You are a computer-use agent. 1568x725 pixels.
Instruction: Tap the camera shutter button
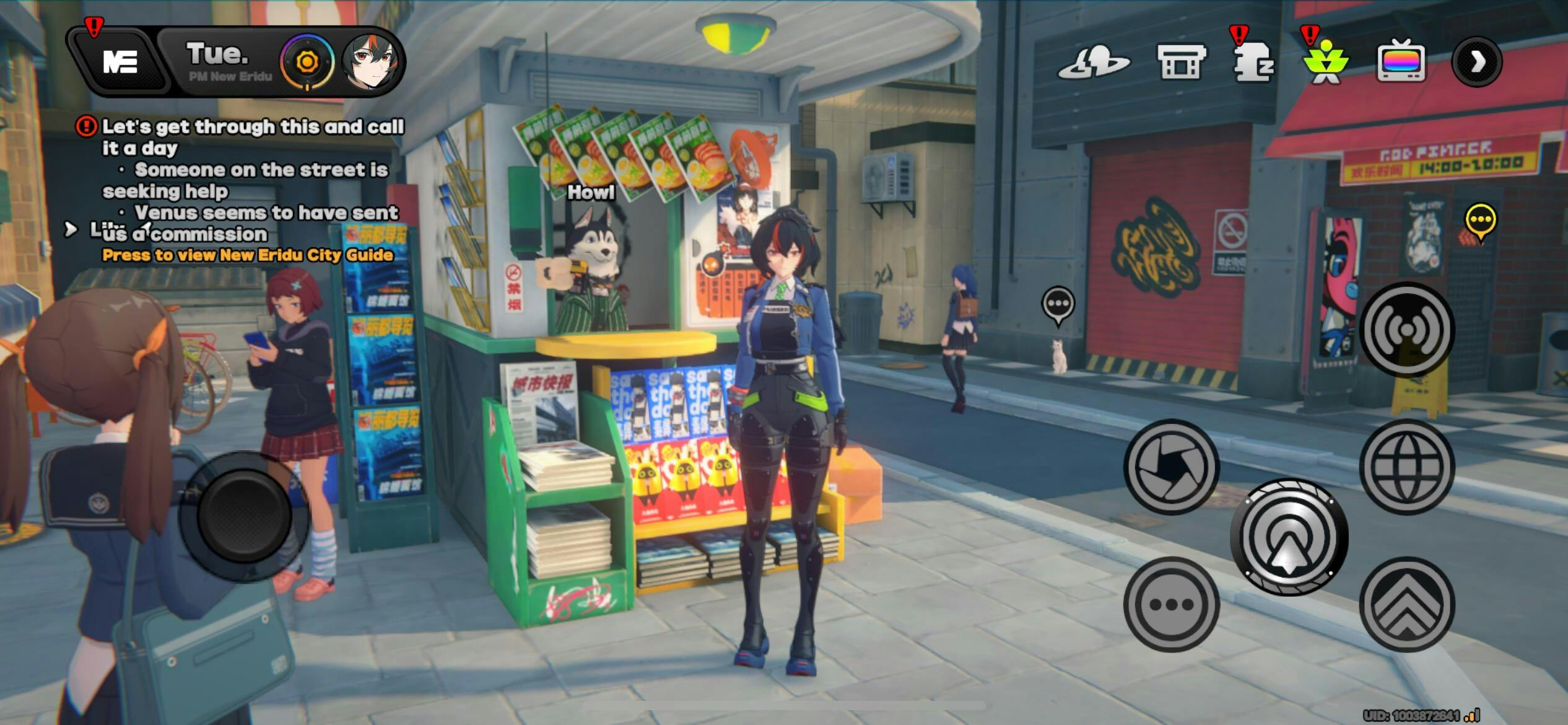pos(1171,467)
